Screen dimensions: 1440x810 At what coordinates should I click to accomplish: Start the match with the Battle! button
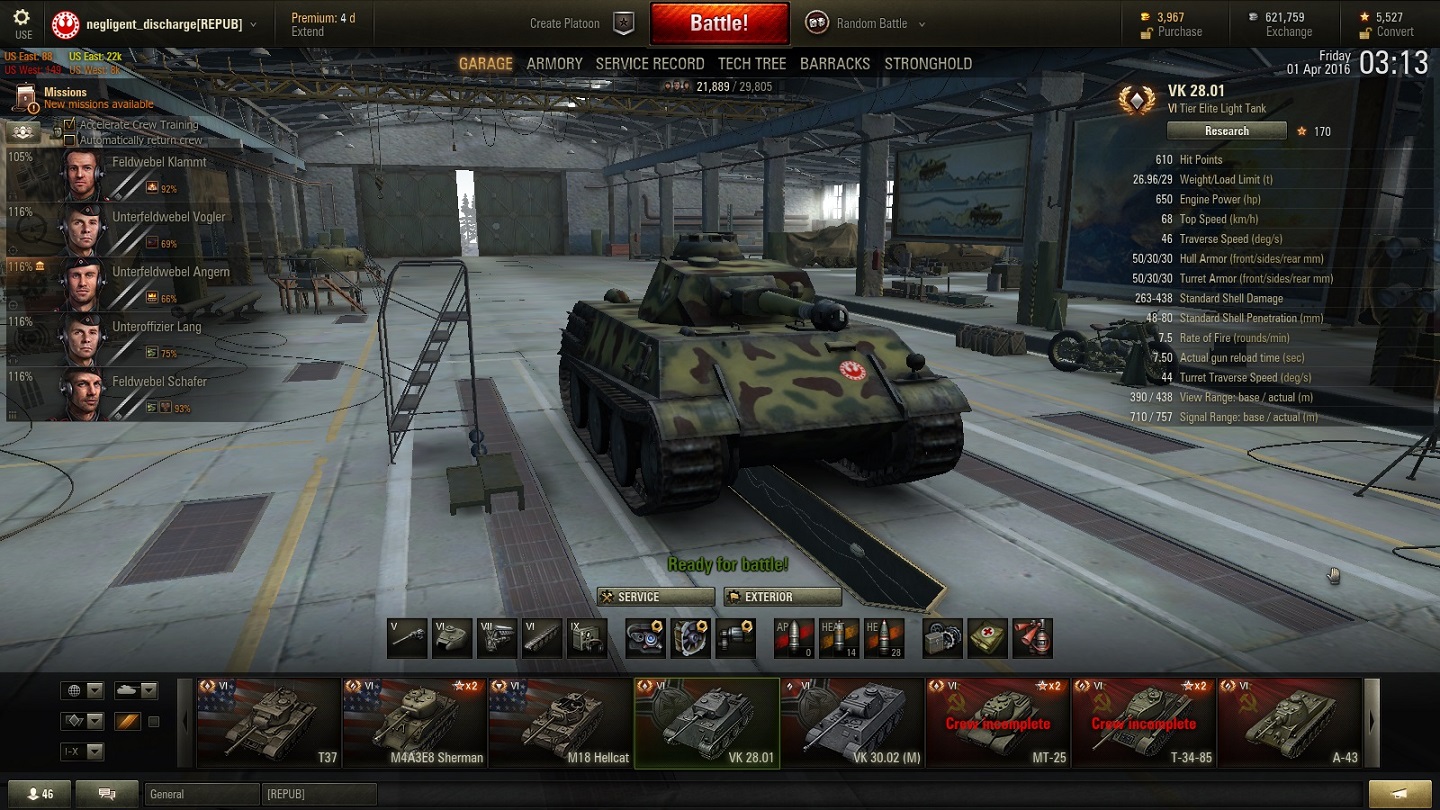pos(718,23)
